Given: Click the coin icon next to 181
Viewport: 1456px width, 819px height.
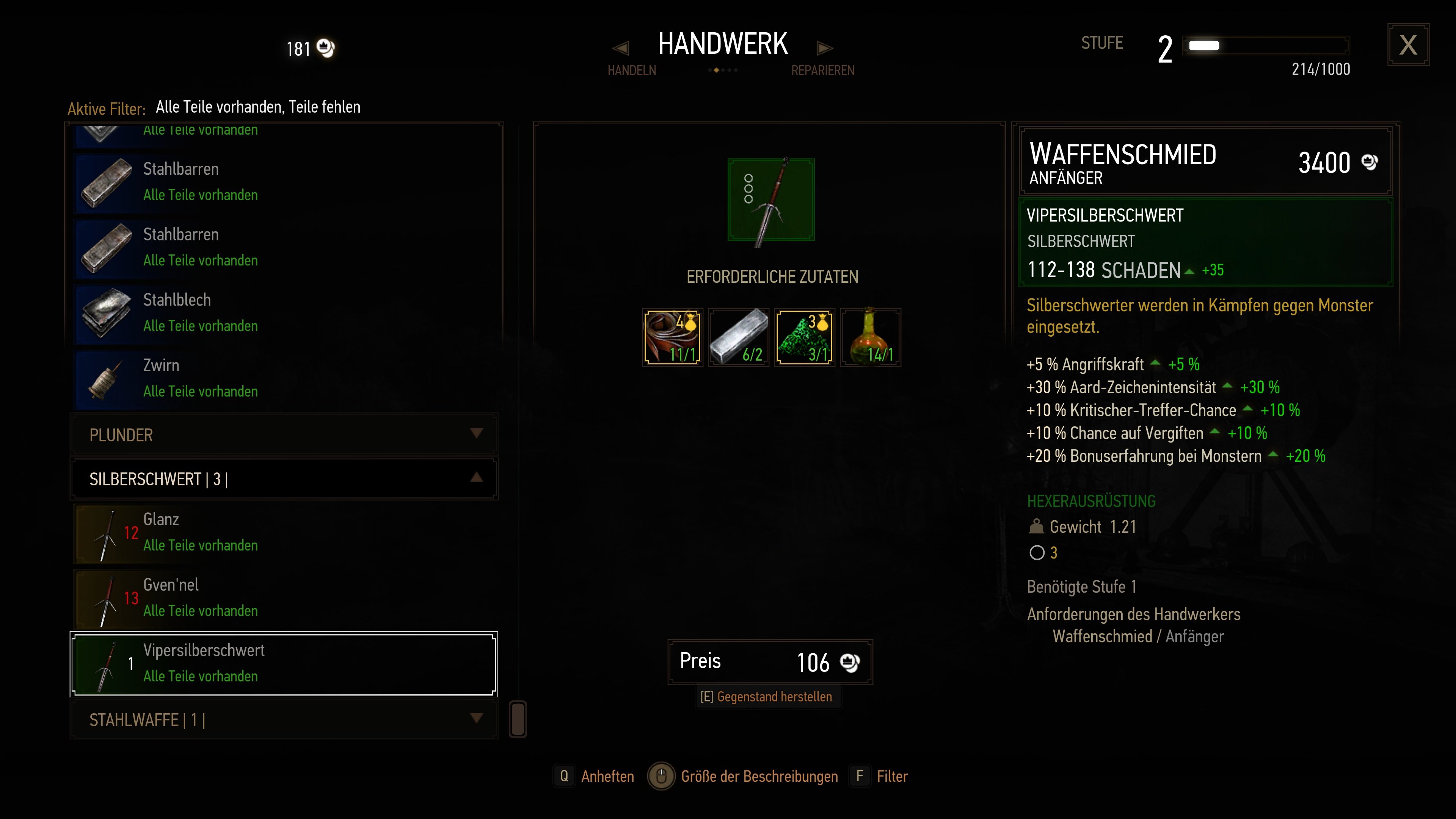Looking at the screenshot, I should 326,48.
